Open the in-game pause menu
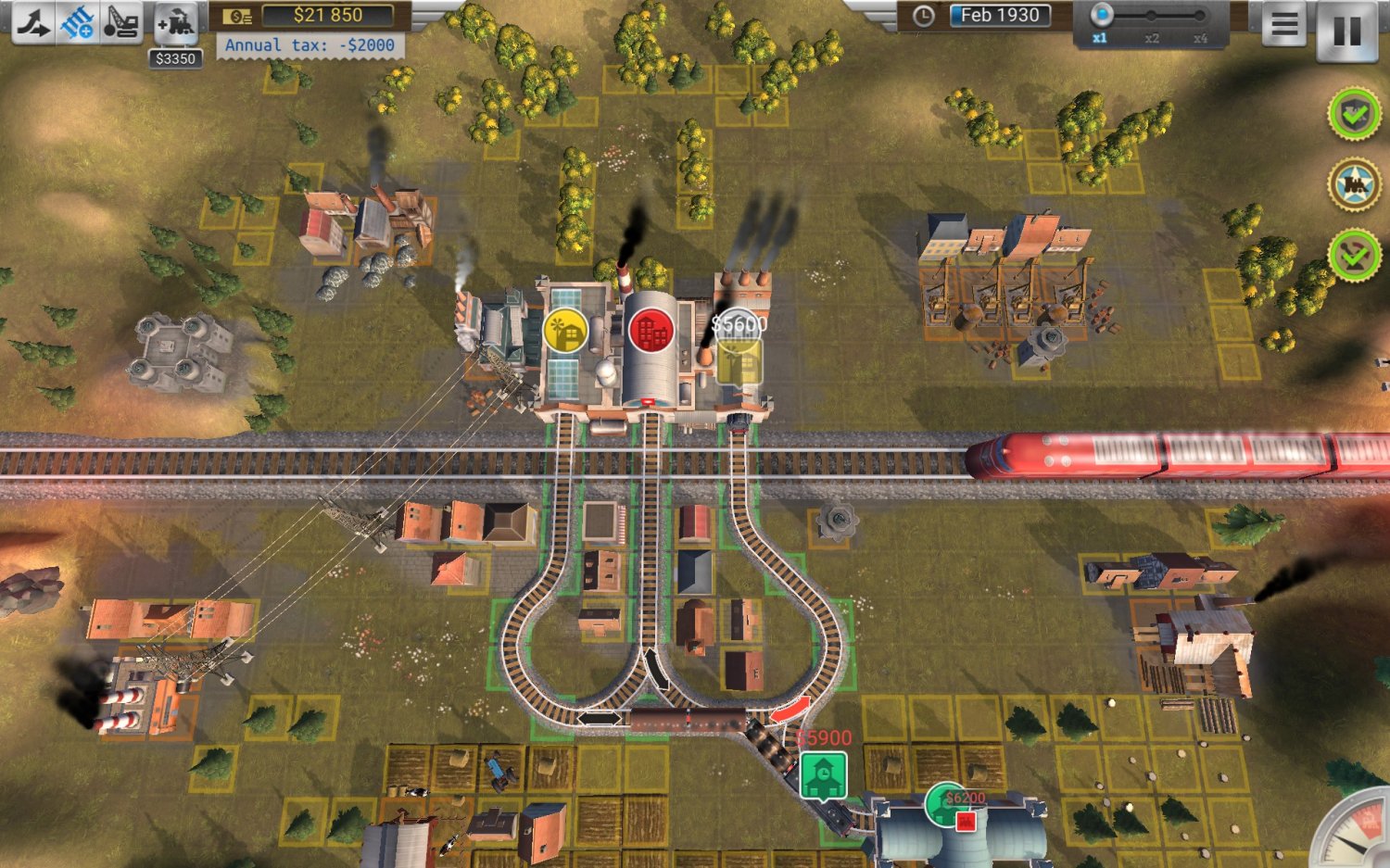Image resolution: width=1390 pixels, height=868 pixels. point(1284,26)
